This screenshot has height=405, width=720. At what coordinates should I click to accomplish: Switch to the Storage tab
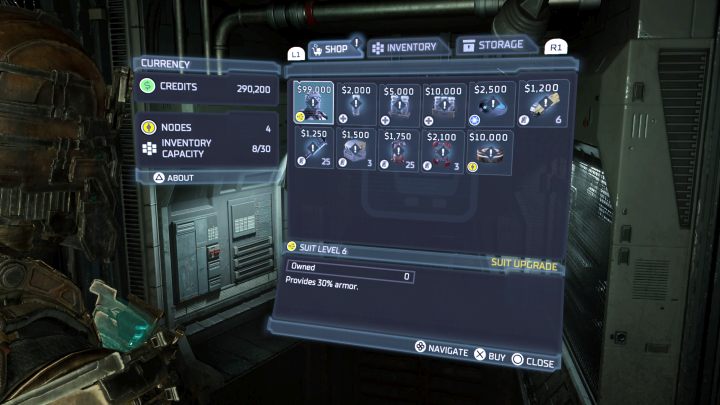(x=491, y=45)
